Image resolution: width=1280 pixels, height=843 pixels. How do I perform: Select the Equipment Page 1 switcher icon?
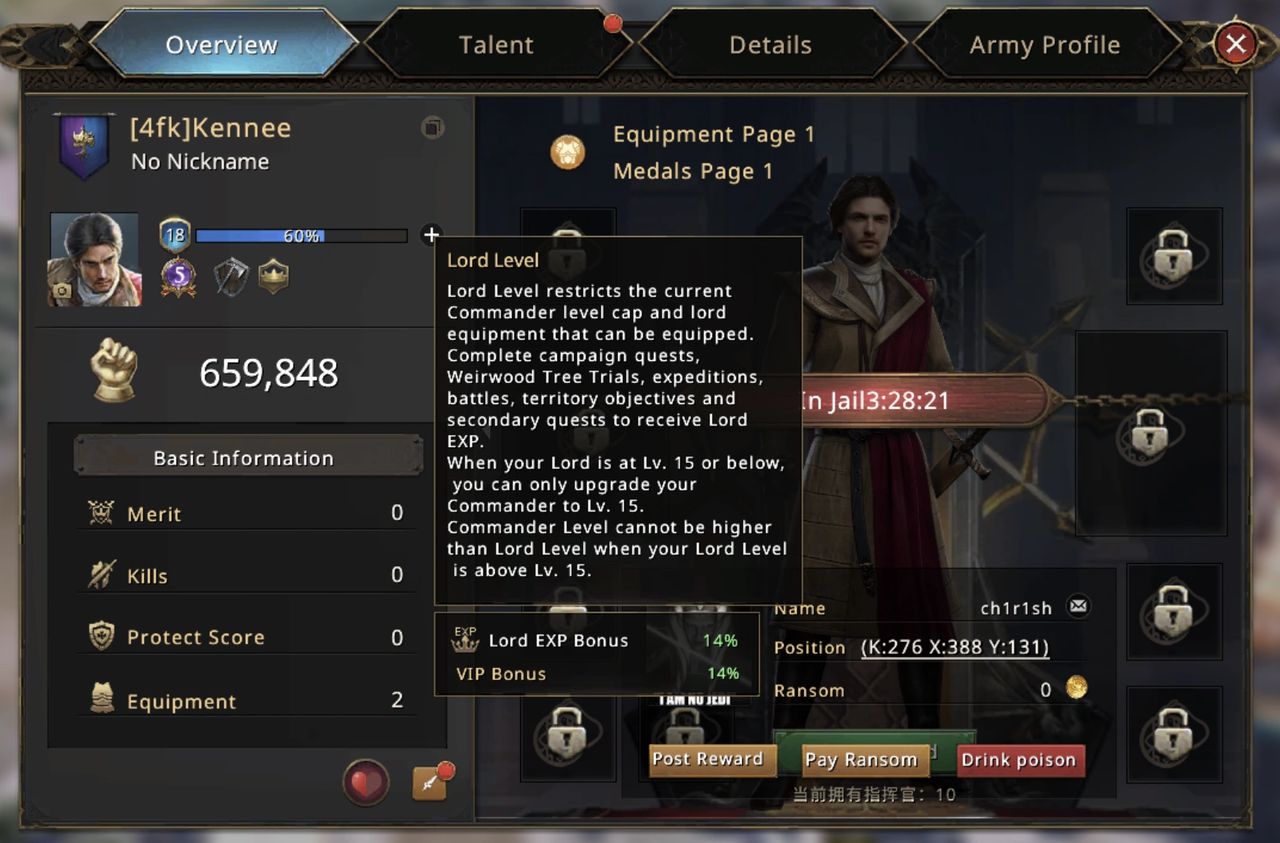(567, 152)
